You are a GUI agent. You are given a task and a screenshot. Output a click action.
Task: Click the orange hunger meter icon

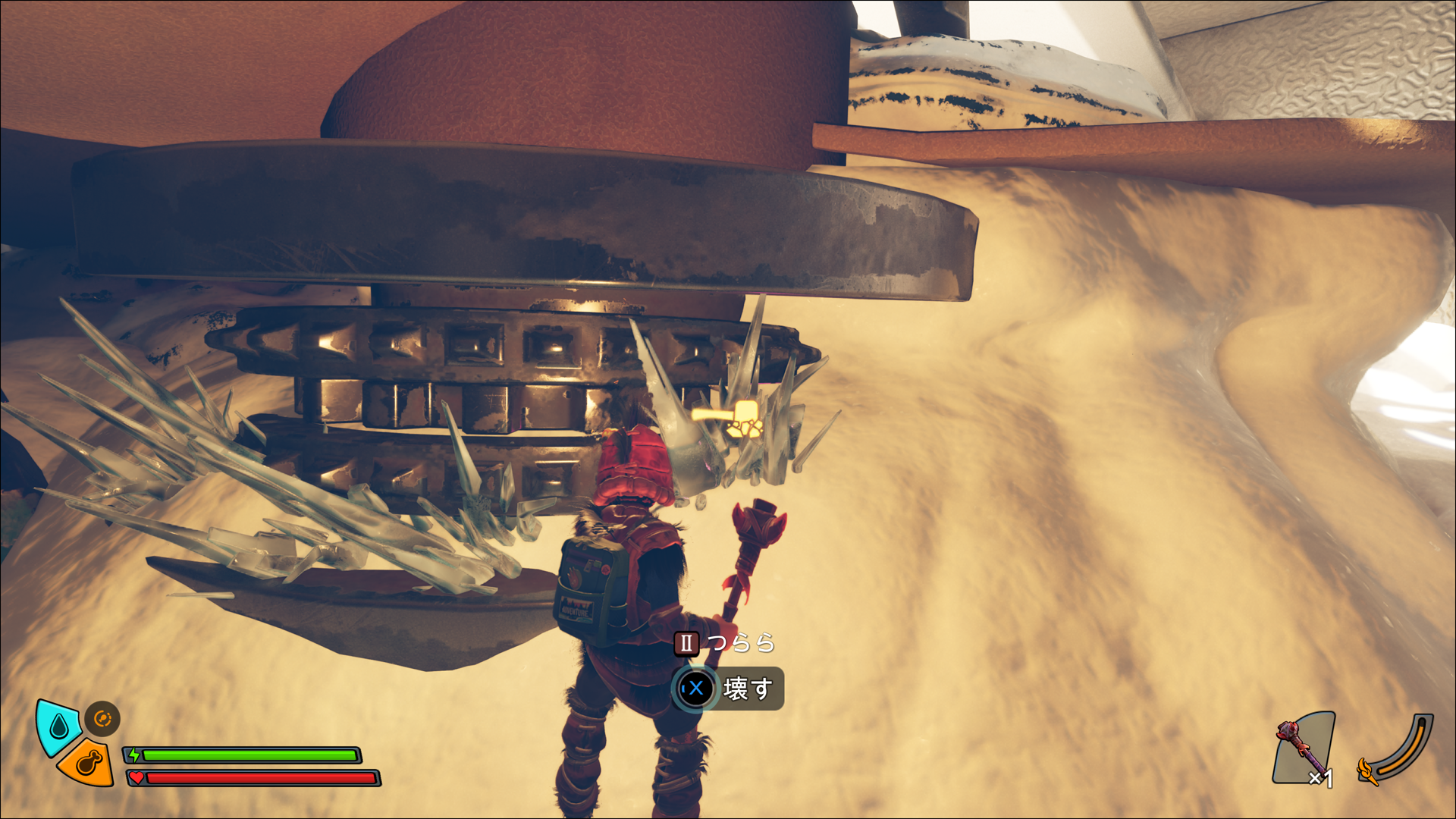click(87, 763)
